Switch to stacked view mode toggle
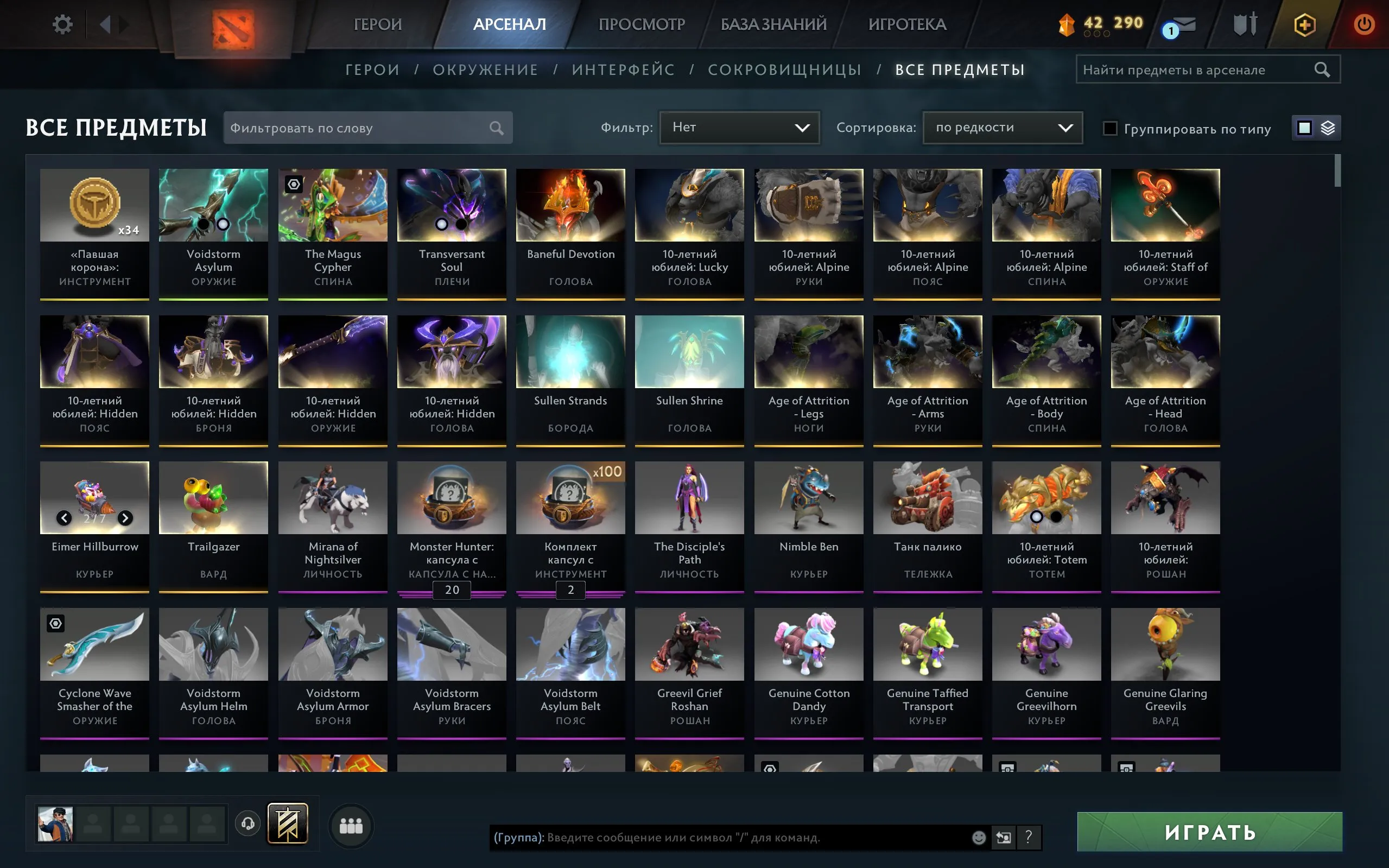 tap(1328, 128)
